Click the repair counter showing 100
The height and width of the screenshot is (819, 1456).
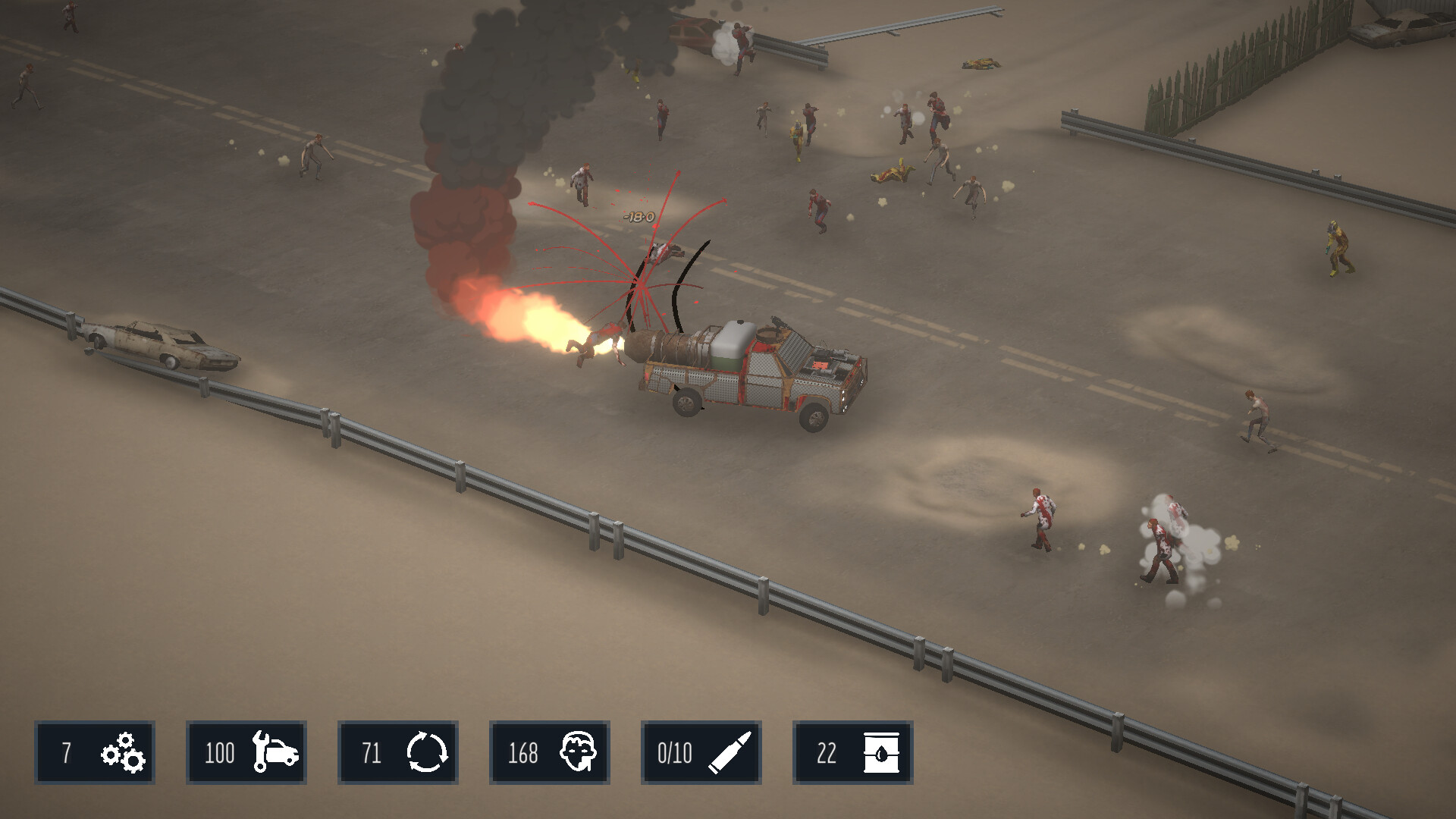pyautogui.click(x=218, y=753)
